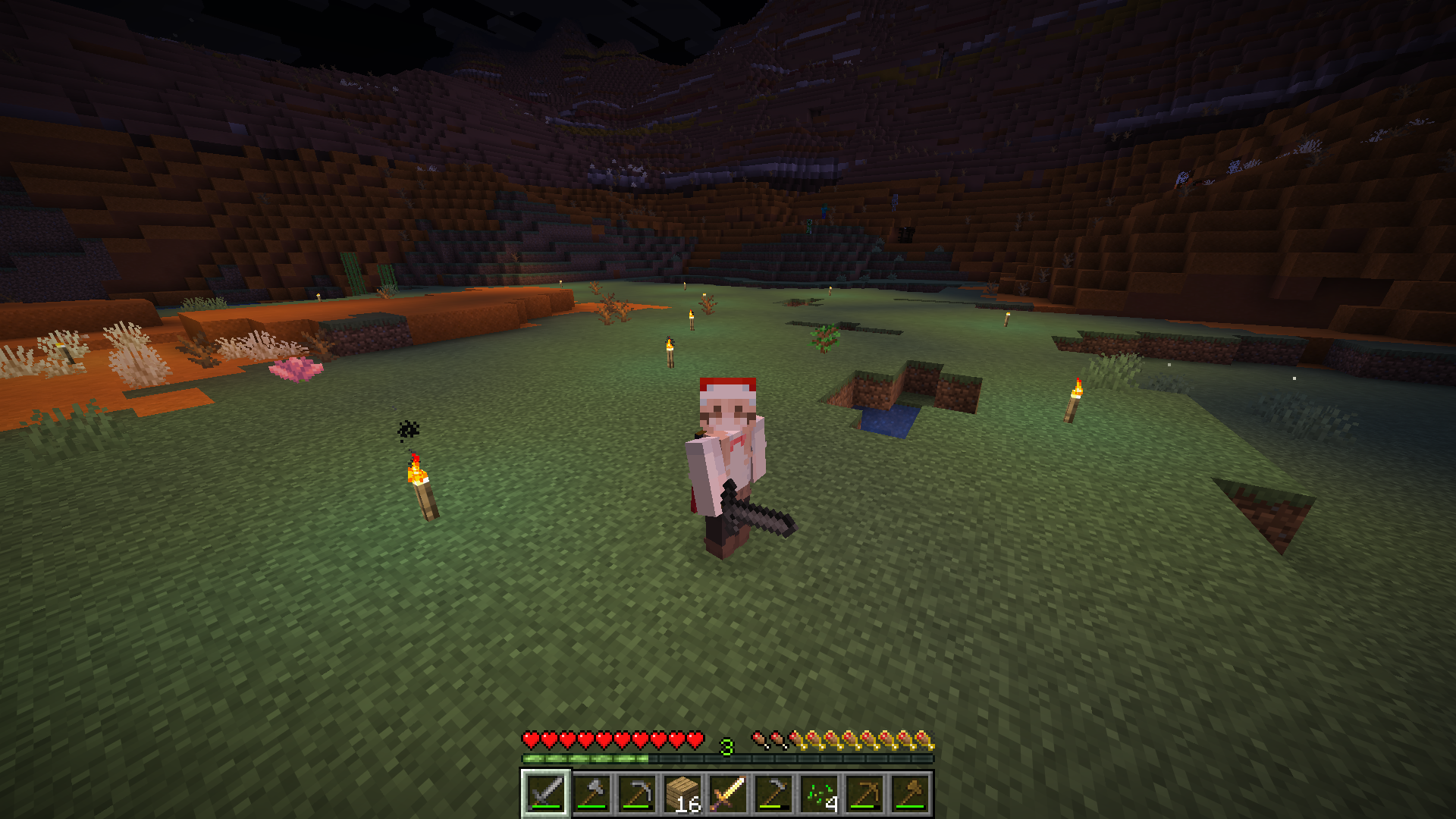
Task: Choose the stone axe slot
Action: 591,794
